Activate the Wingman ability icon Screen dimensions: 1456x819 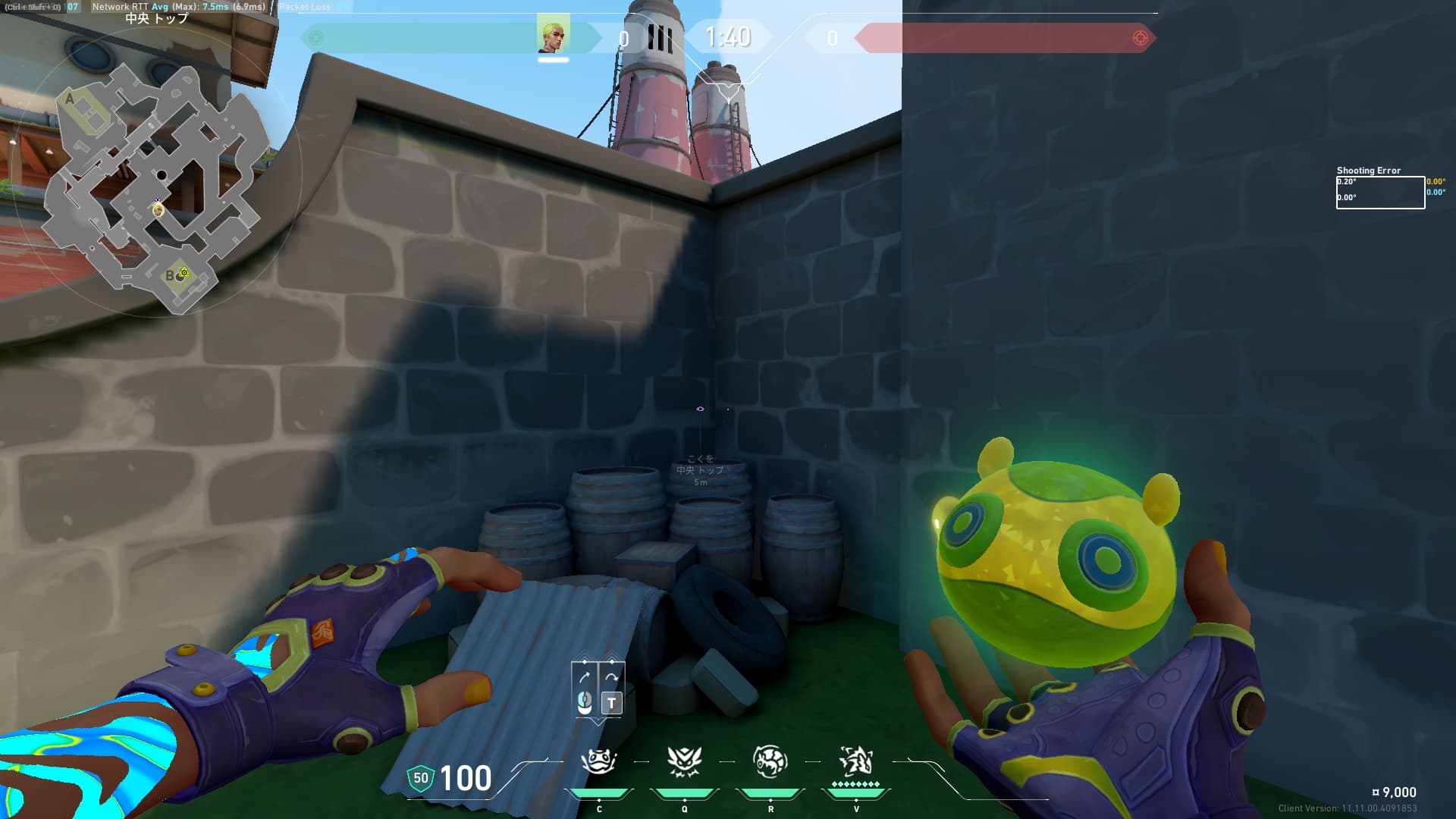(x=684, y=761)
